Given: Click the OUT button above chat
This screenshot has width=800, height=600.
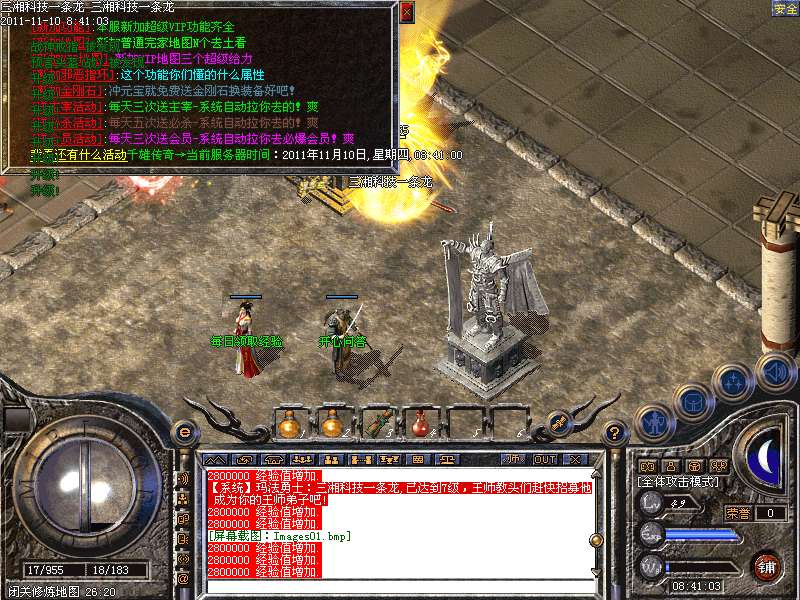Looking at the screenshot, I should coord(544,459).
